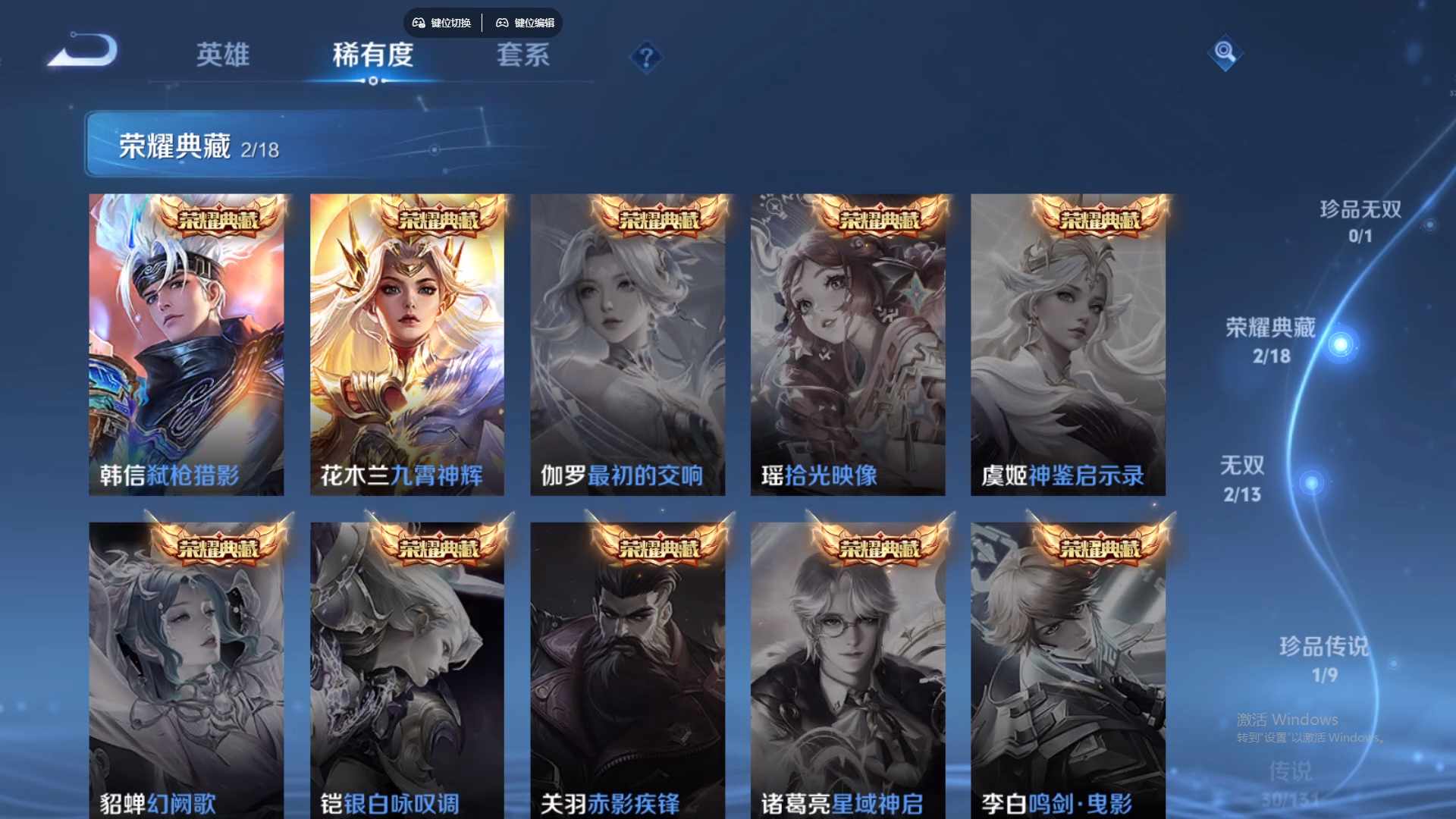Screen dimensions: 1456x819
Task: Open search via the magnifier icon
Action: pos(1225,55)
